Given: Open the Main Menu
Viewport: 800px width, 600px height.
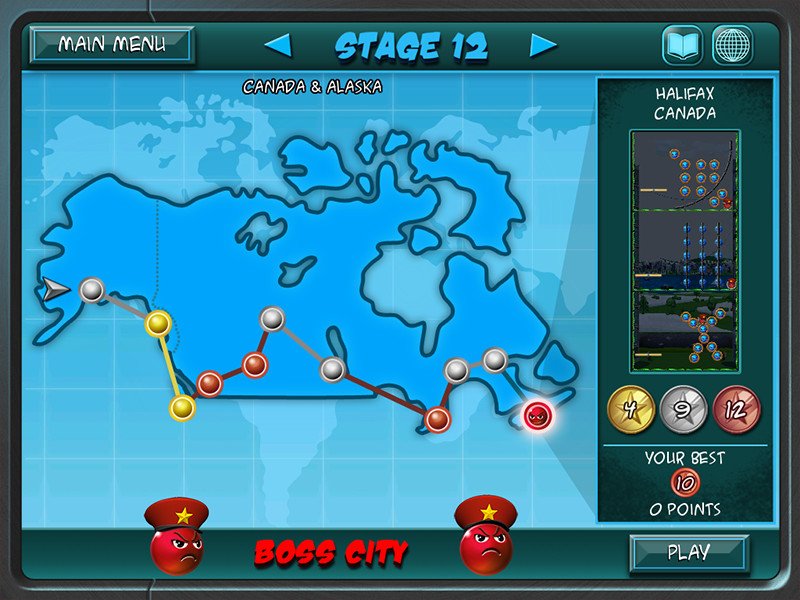Looking at the screenshot, I should pos(111,45).
